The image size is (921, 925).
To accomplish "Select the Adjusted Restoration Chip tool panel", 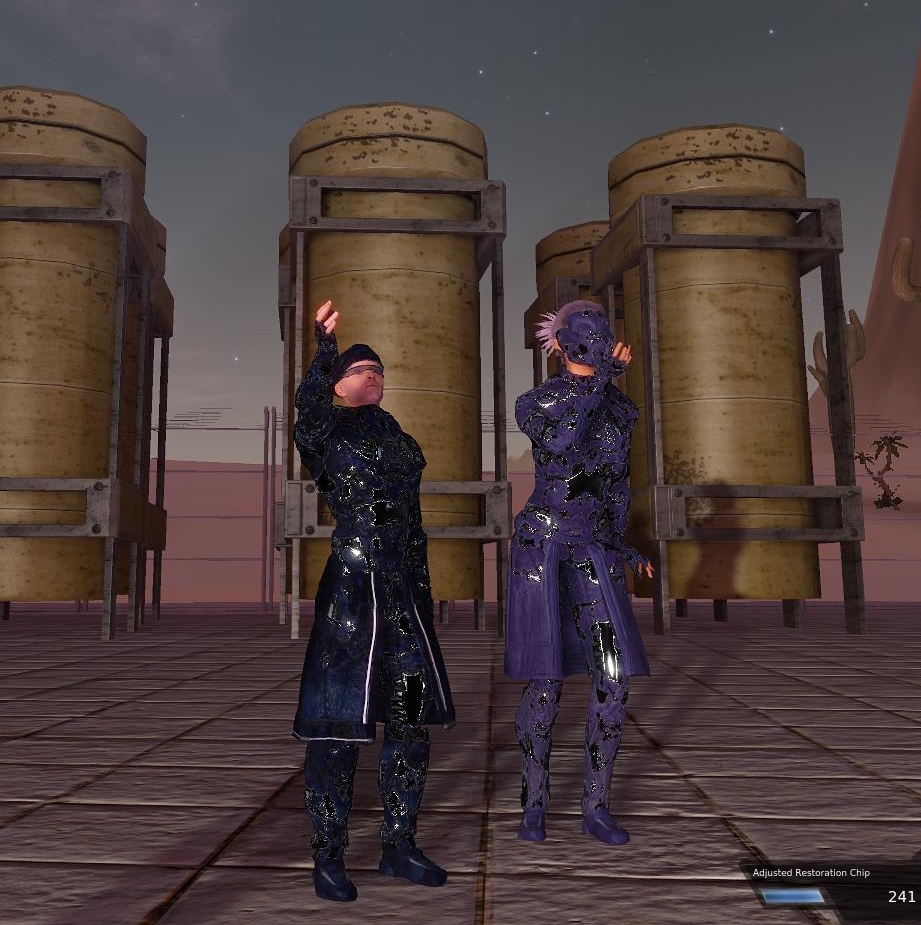I will click(x=832, y=886).
